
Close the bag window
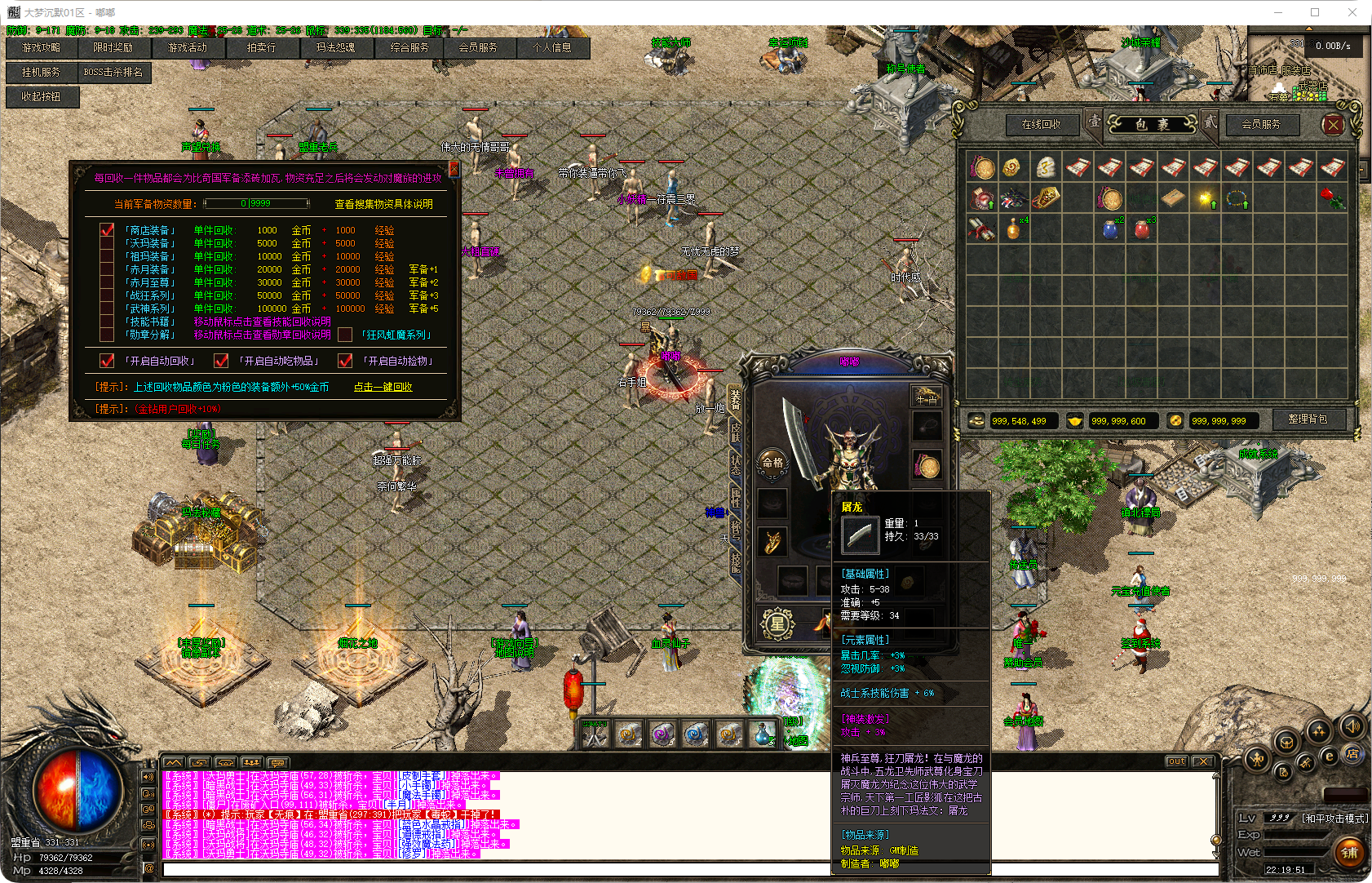pos(1334,125)
